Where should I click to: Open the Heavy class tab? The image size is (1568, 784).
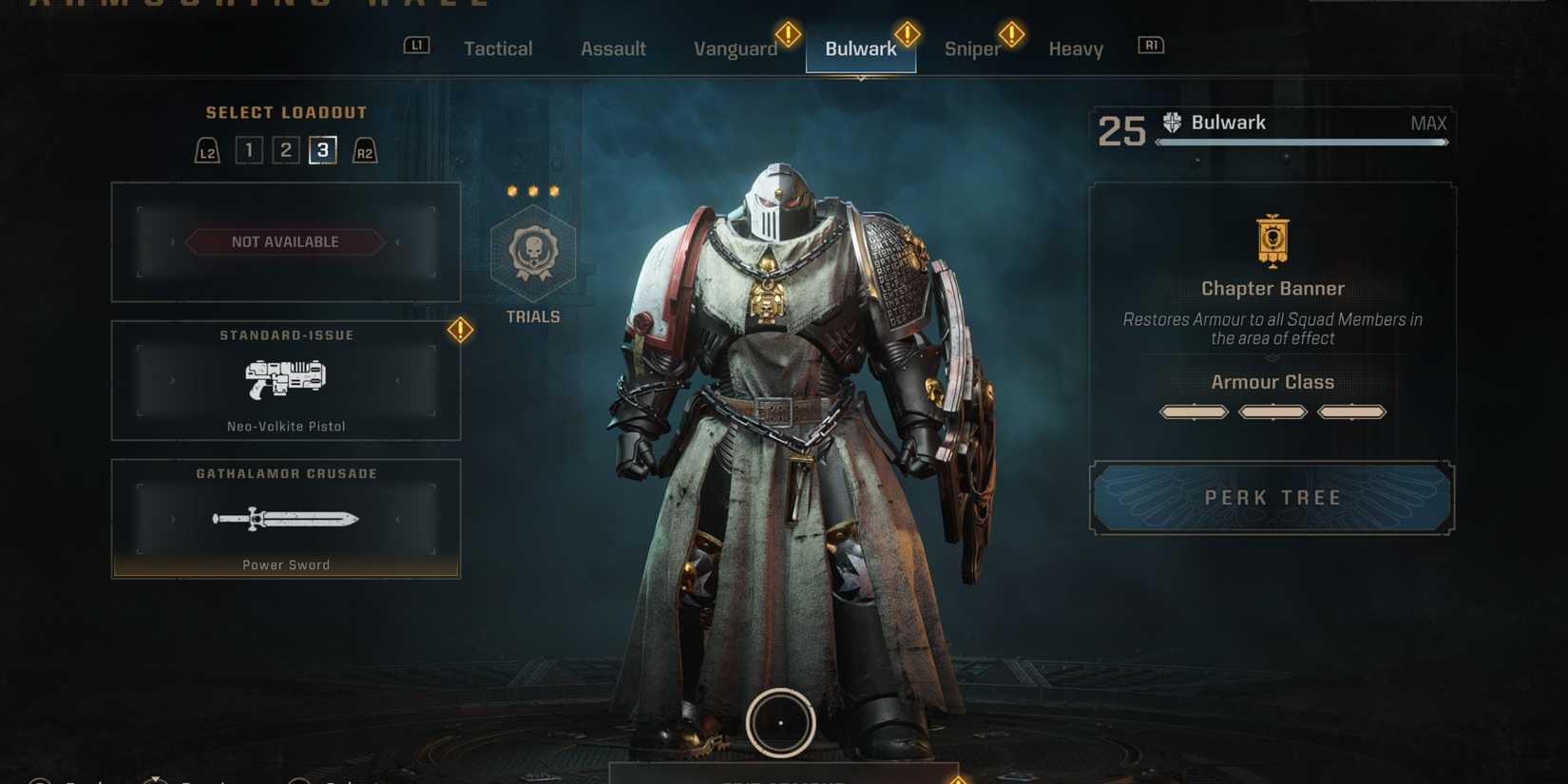pos(1075,48)
